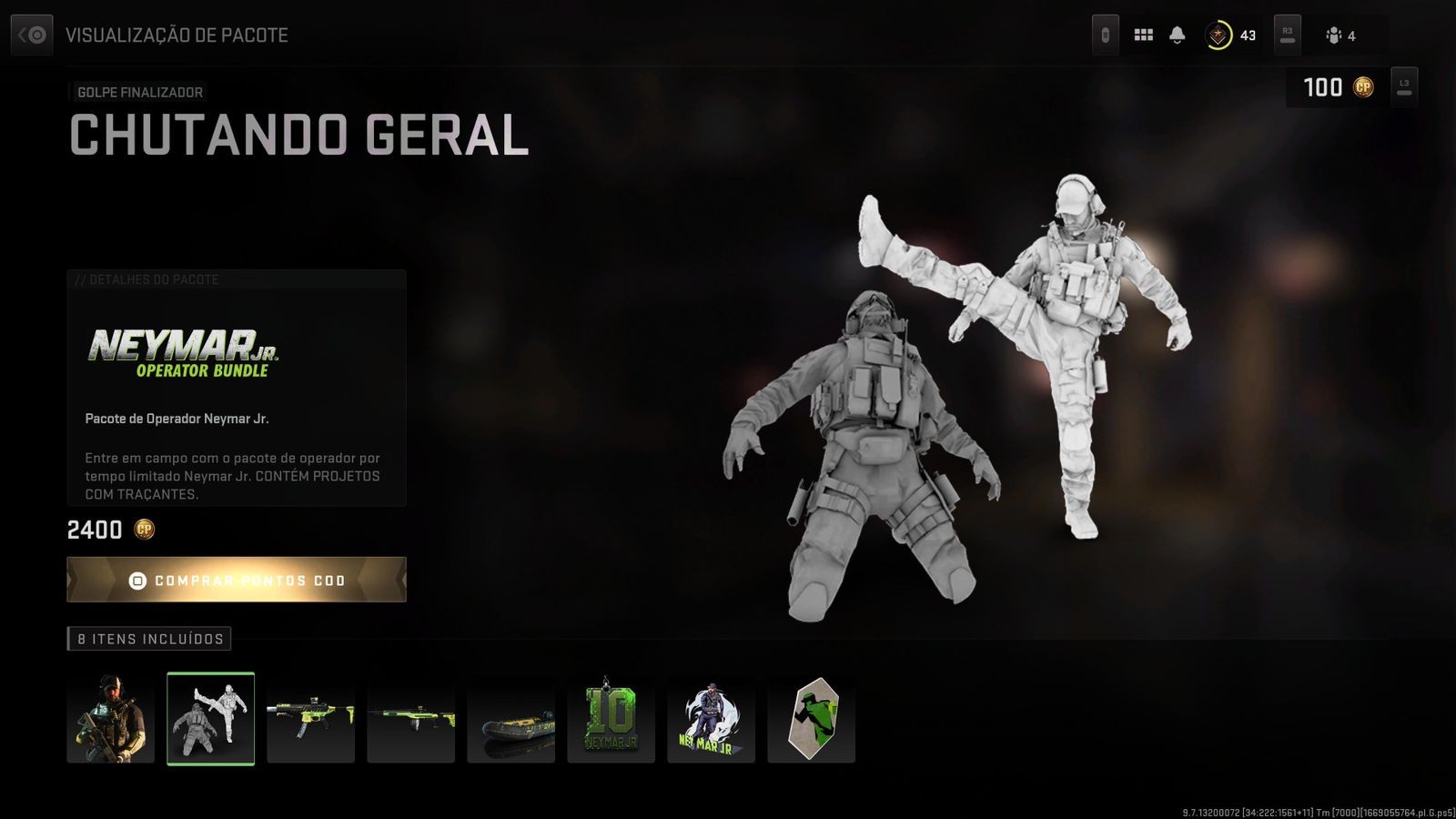
Task: Open the grid menu icon
Action: pyautogui.click(x=1144, y=35)
